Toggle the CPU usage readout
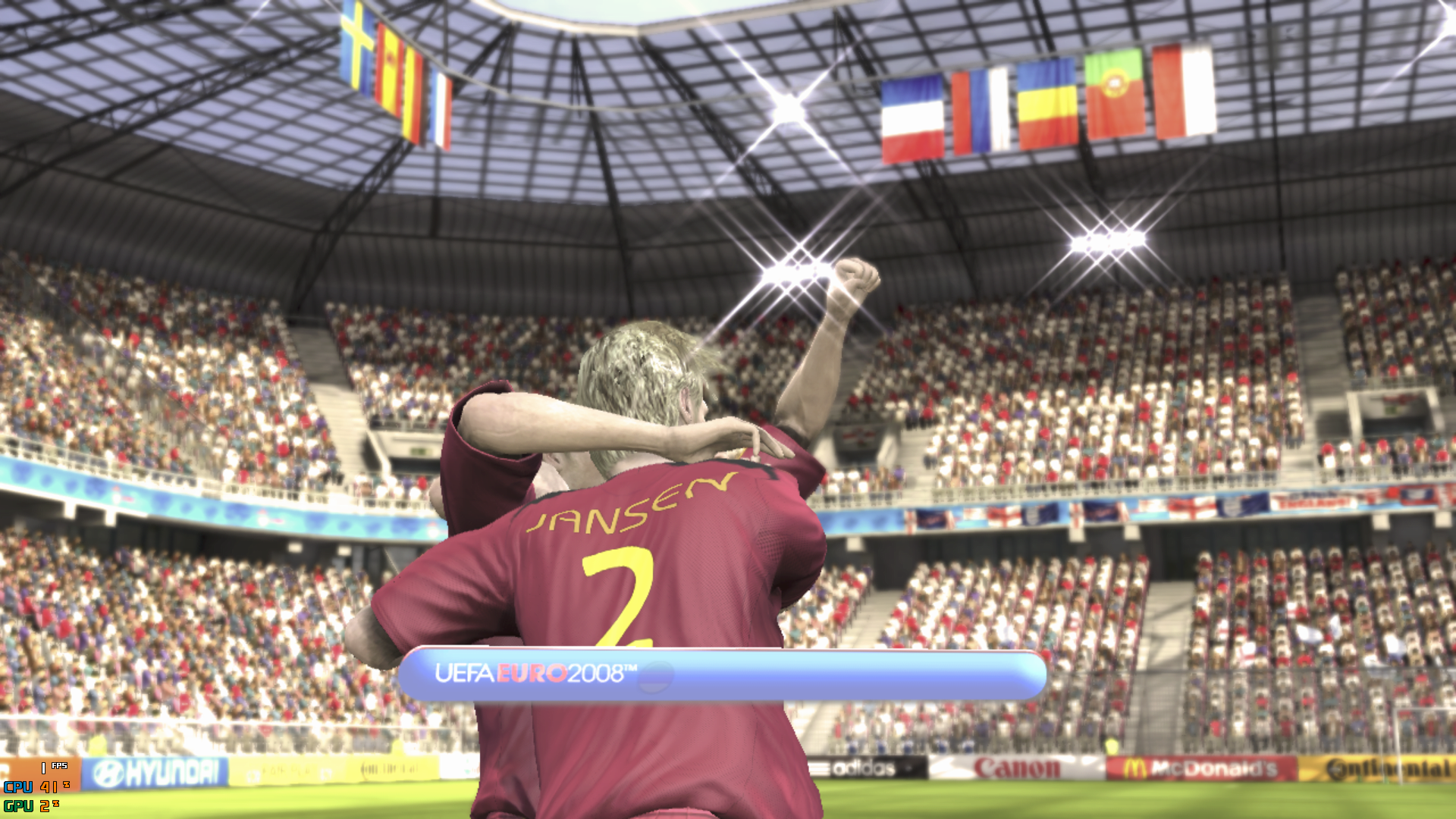The height and width of the screenshot is (819, 1456). [34, 789]
